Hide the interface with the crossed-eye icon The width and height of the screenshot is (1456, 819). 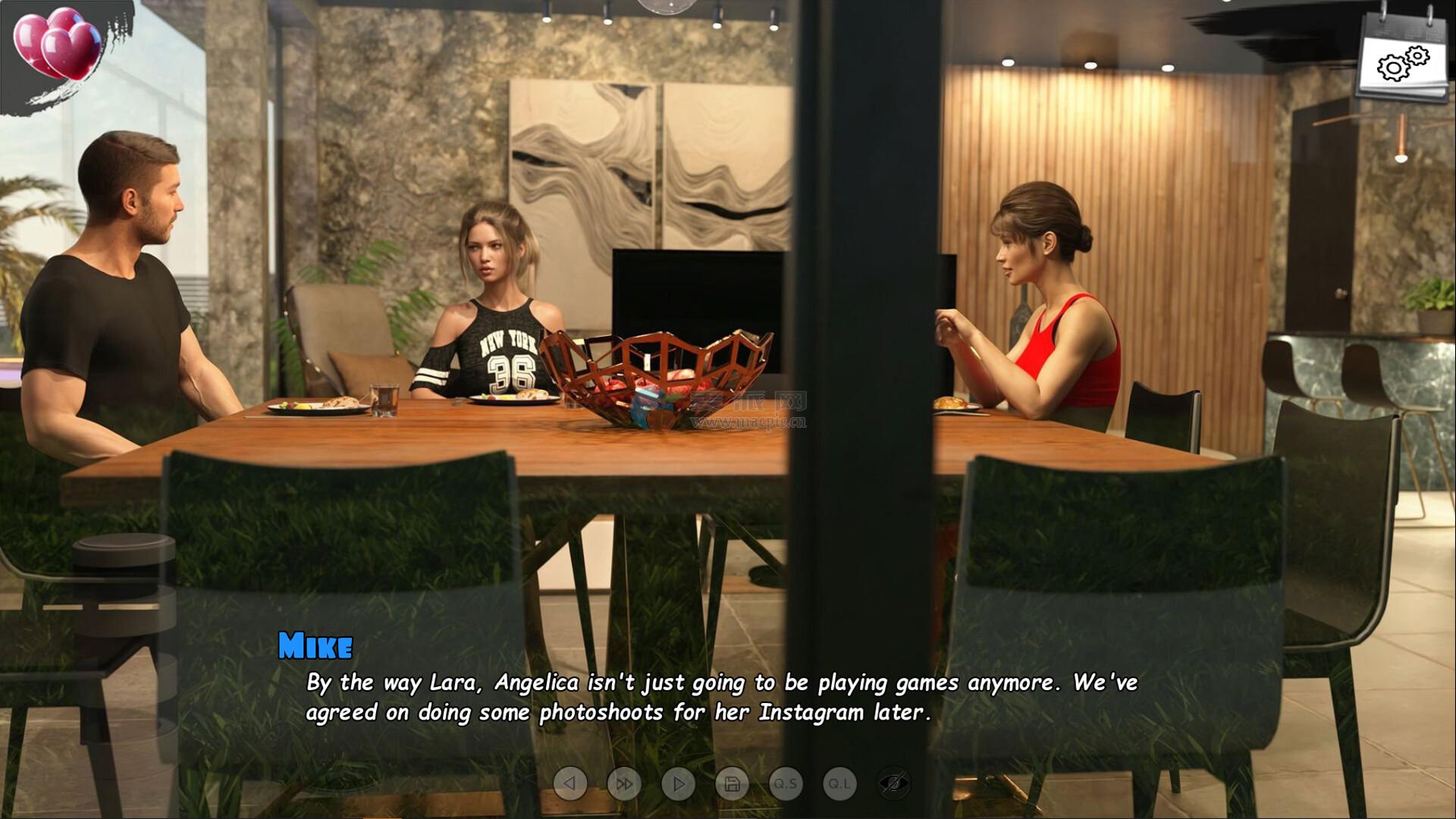(x=893, y=783)
